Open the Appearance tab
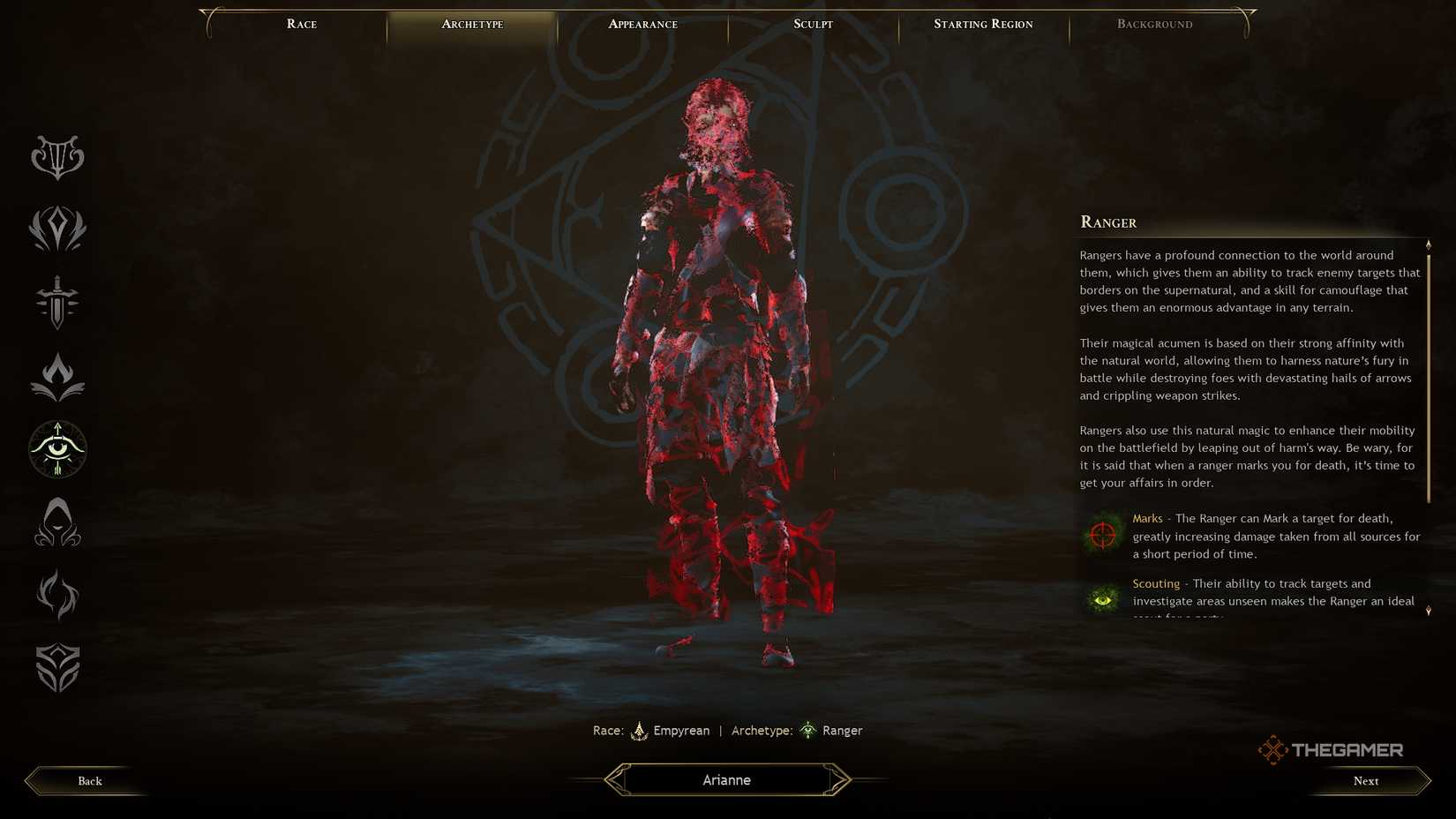Image resolution: width=1456 pixels, height=819 pixels. pyautogui.click(x=643, y=24)
